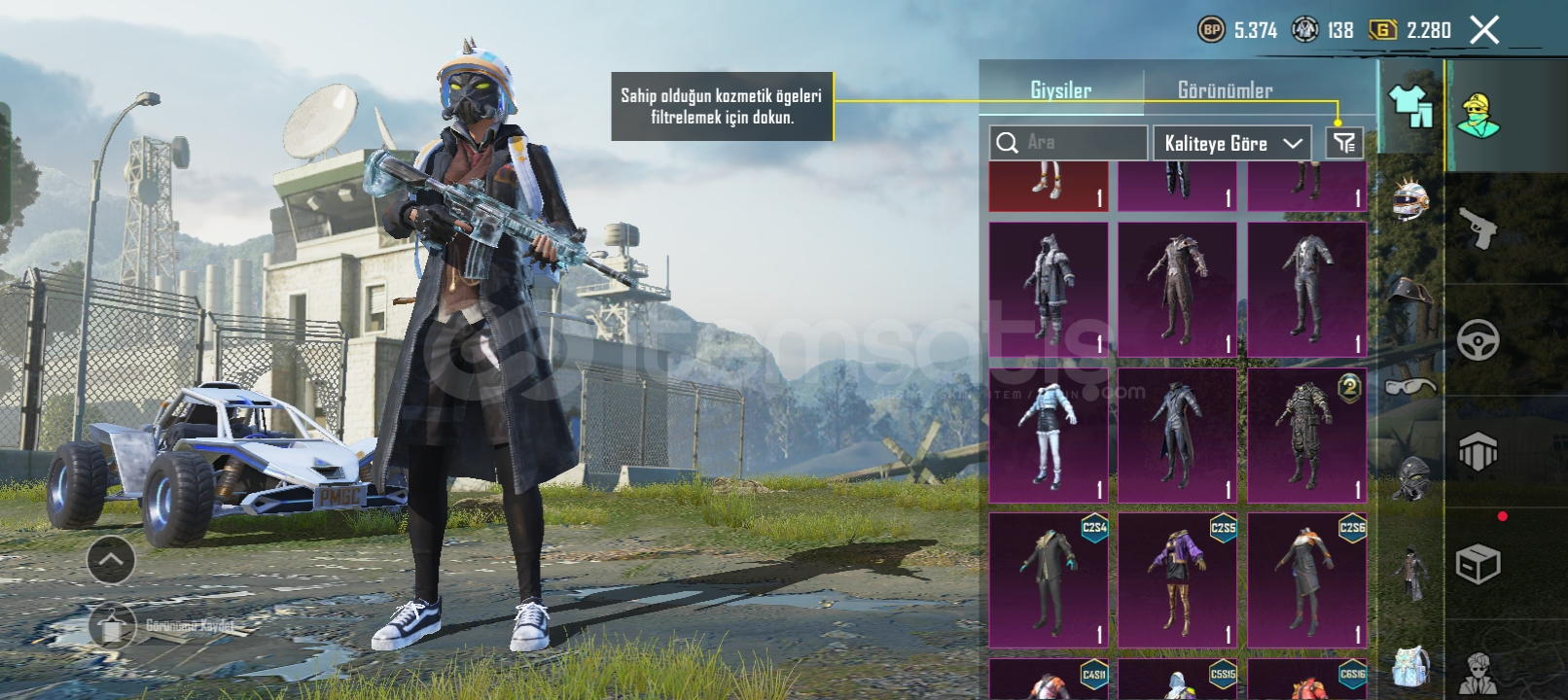Select the helmet headgear subcategory
1568x700 pixels.
click(1409, 199)
